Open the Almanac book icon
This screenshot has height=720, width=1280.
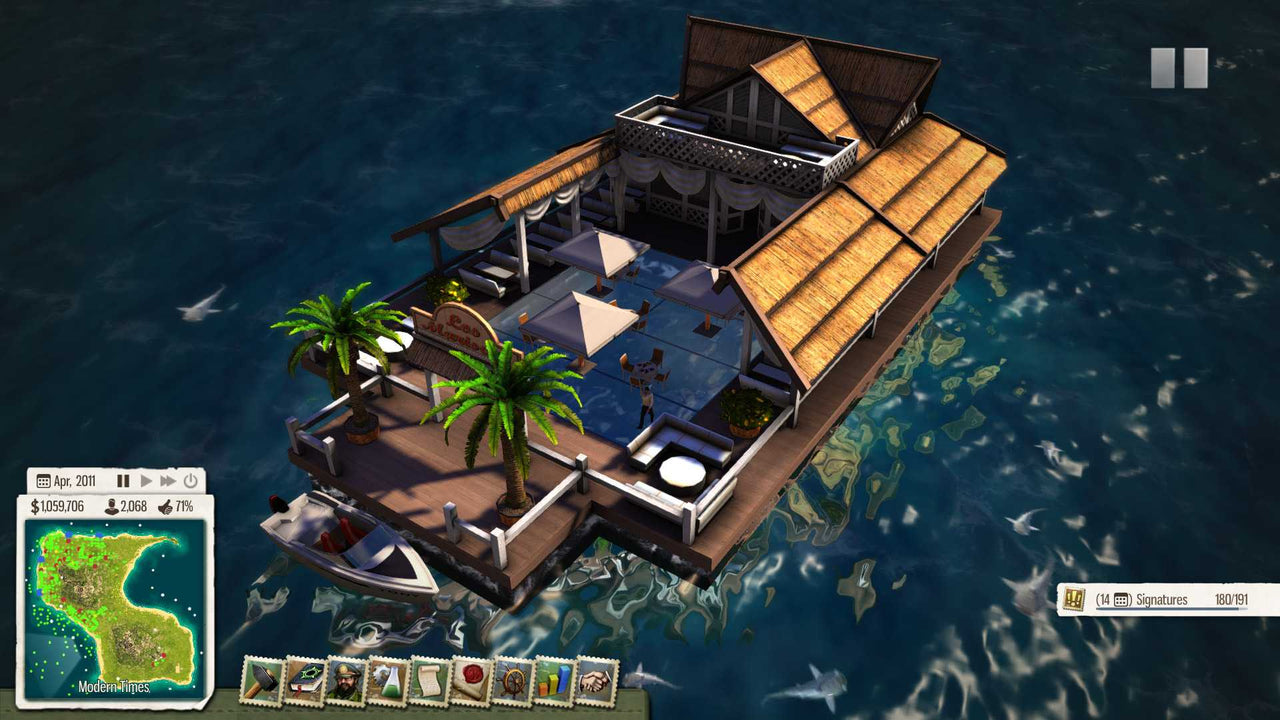click(305, 683)
